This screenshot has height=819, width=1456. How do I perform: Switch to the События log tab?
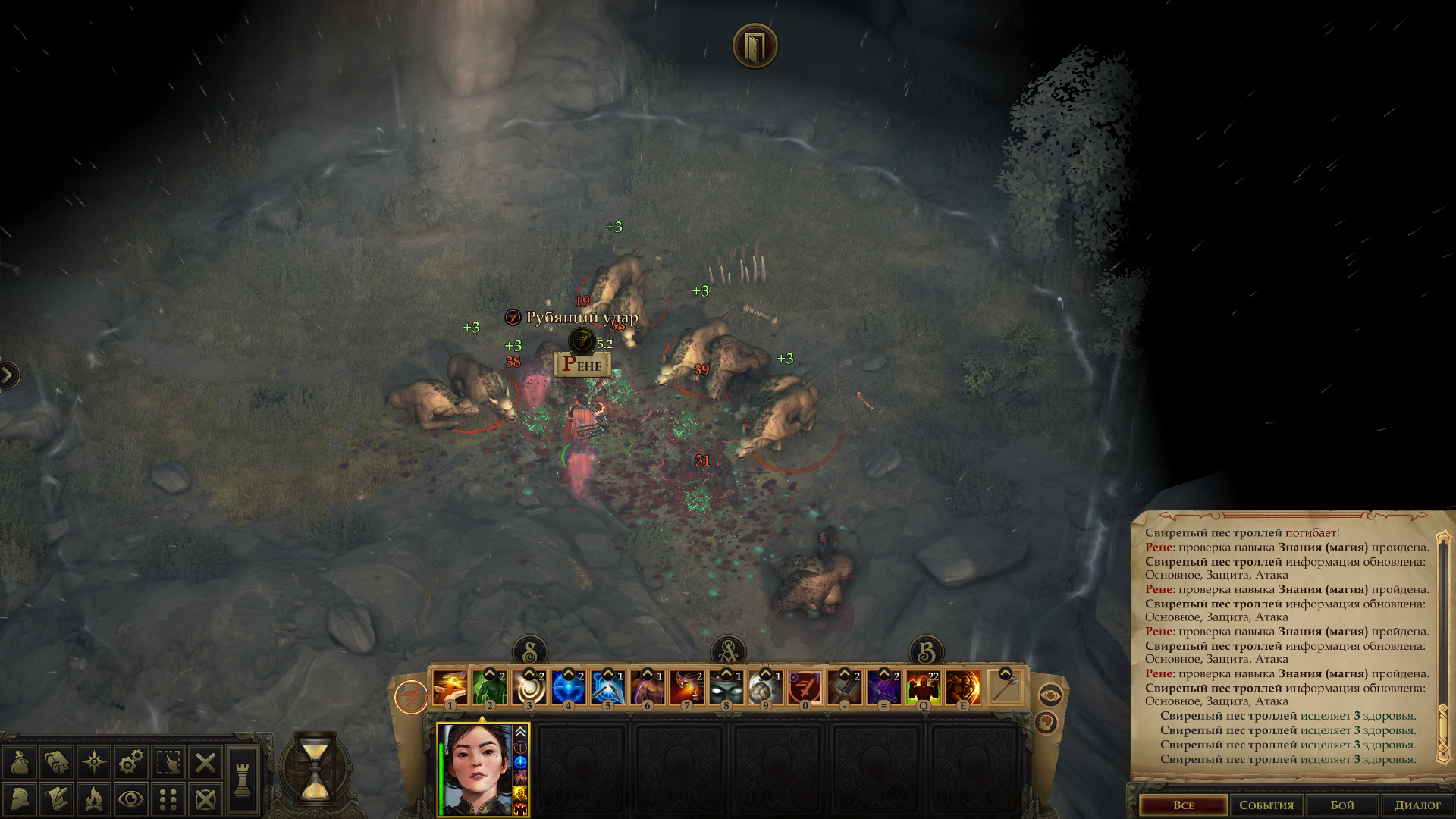coord(1266,805)
